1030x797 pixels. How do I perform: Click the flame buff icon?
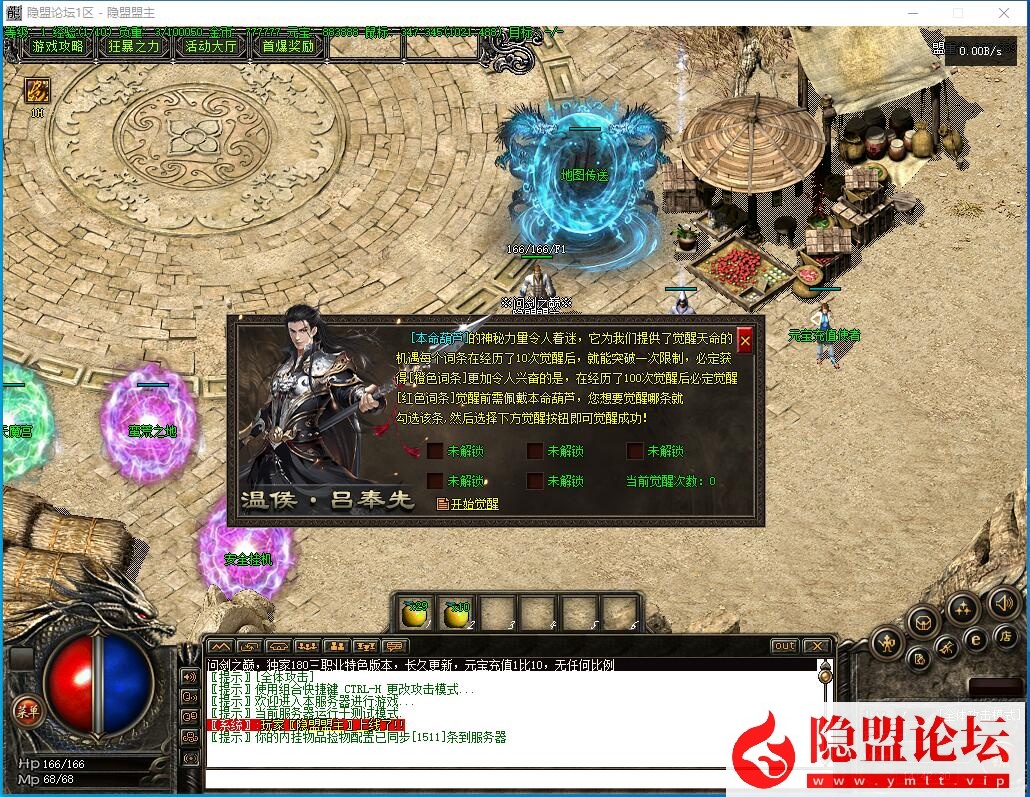[x=38, y=90]
